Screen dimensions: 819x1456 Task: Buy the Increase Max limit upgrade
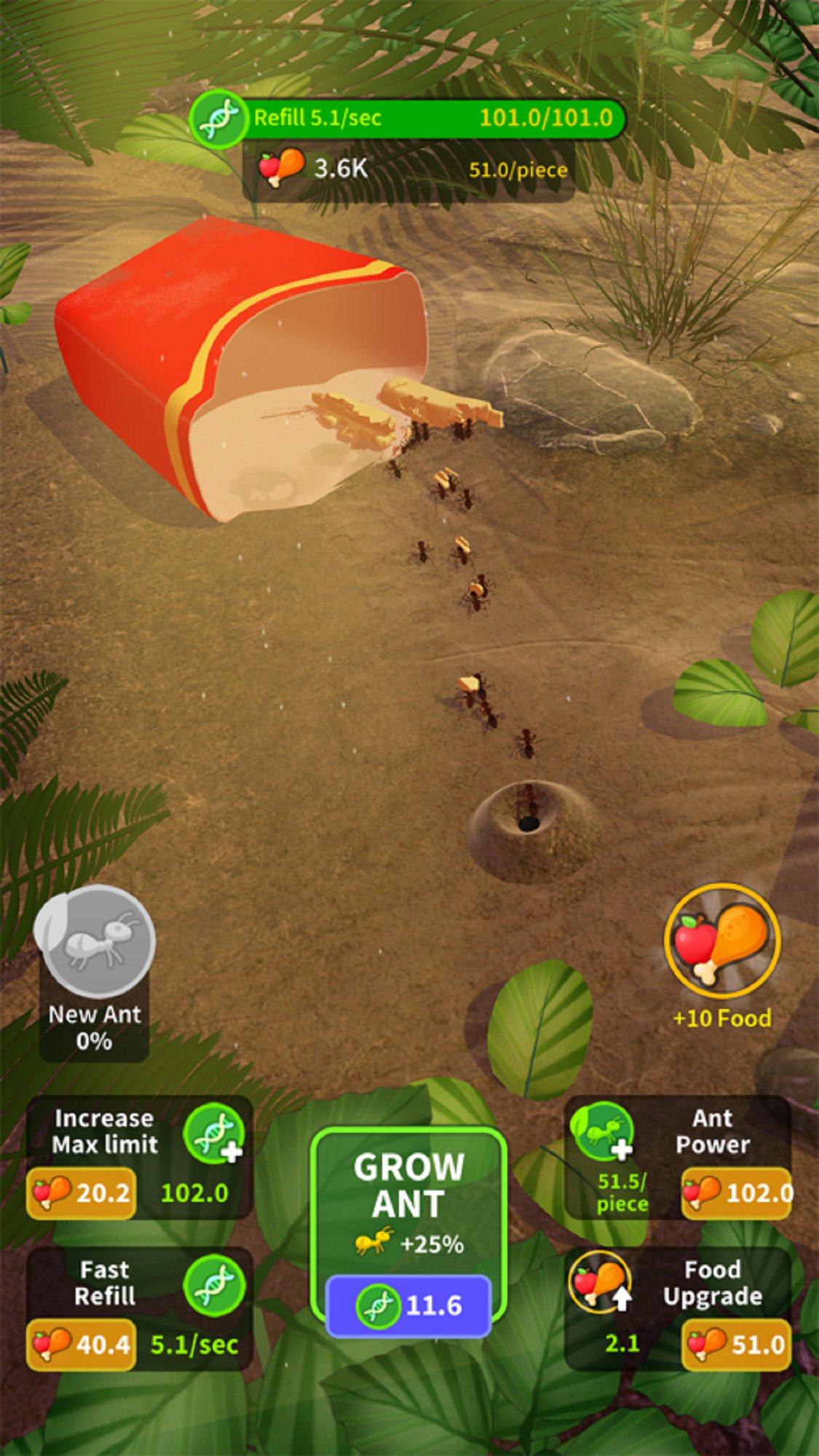pos(82,1192)
